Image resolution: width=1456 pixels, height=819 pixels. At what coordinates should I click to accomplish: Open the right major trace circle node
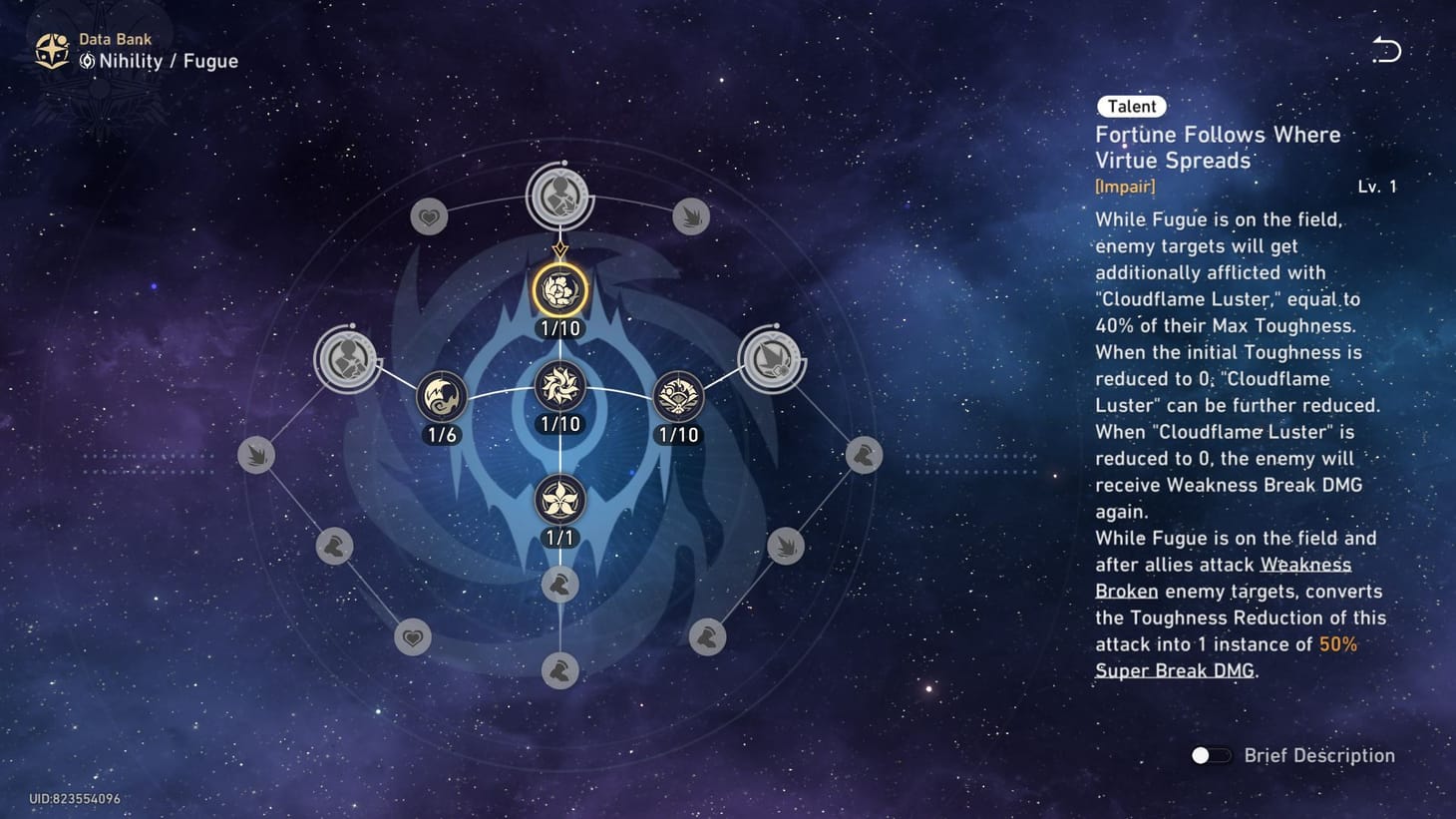pos(771,359)
